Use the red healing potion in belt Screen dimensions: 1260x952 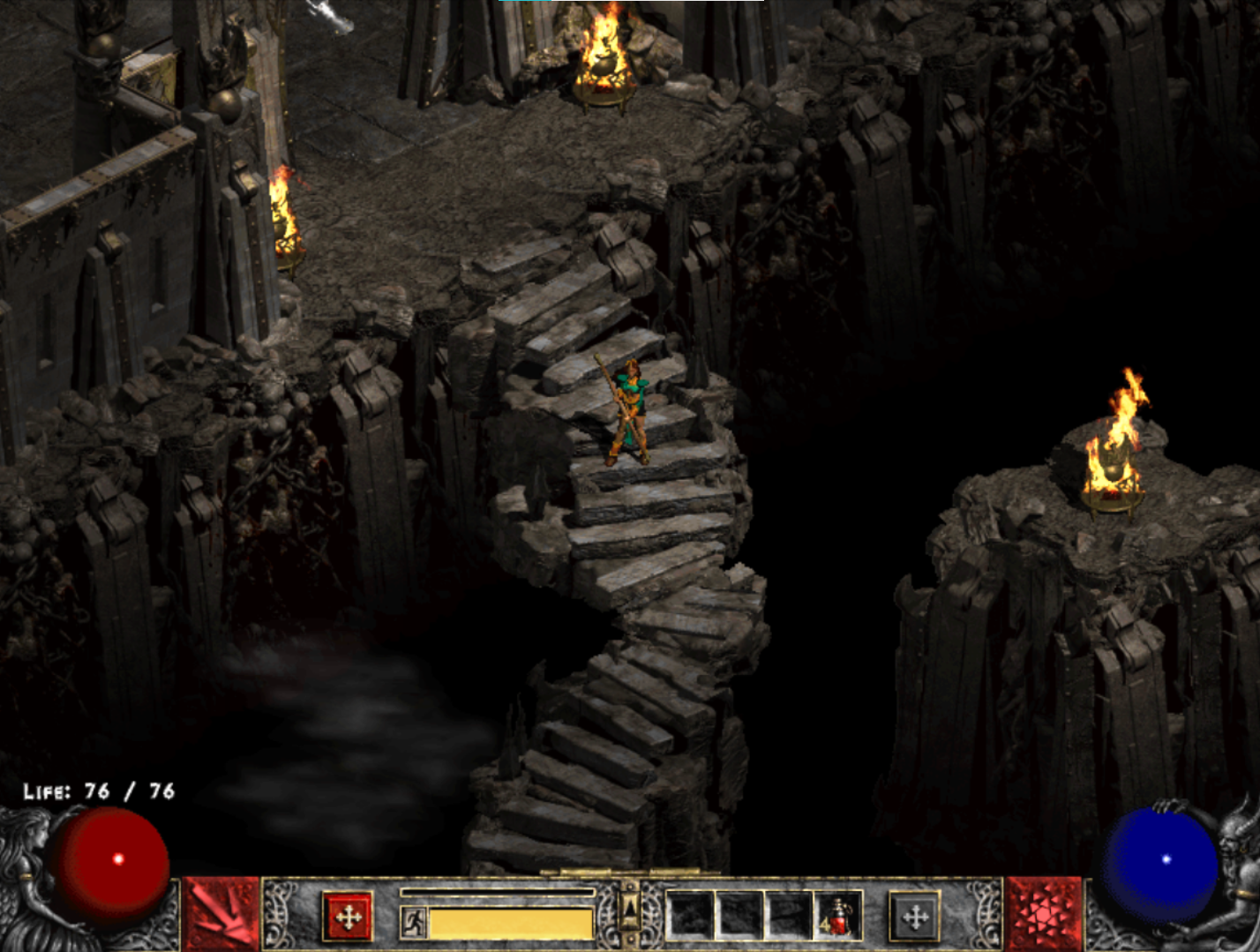(836, 916)
